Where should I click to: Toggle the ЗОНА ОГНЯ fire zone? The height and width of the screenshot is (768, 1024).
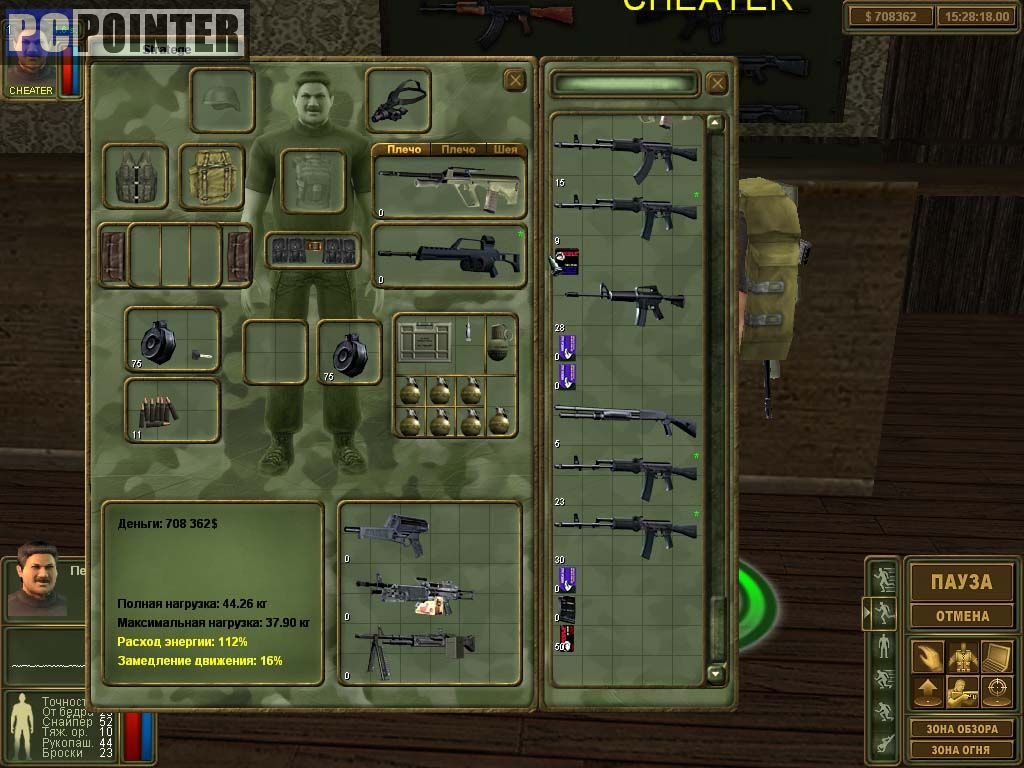click(960, 750)
